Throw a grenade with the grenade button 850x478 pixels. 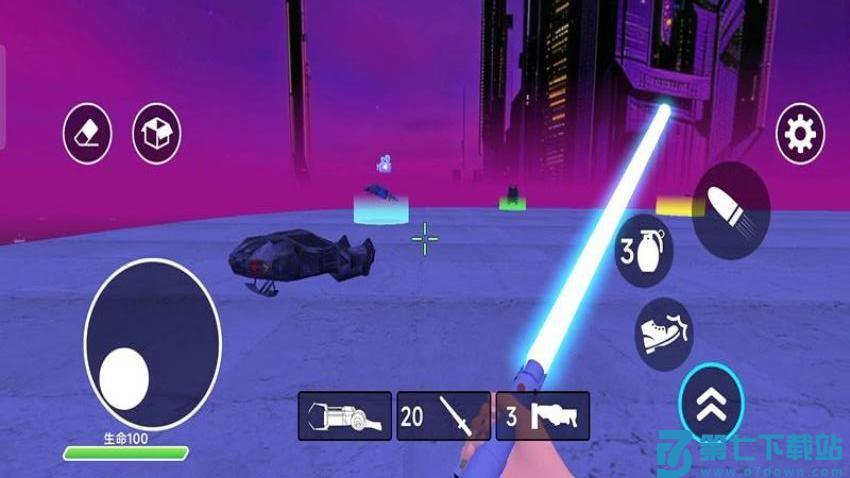pos(643,250)
